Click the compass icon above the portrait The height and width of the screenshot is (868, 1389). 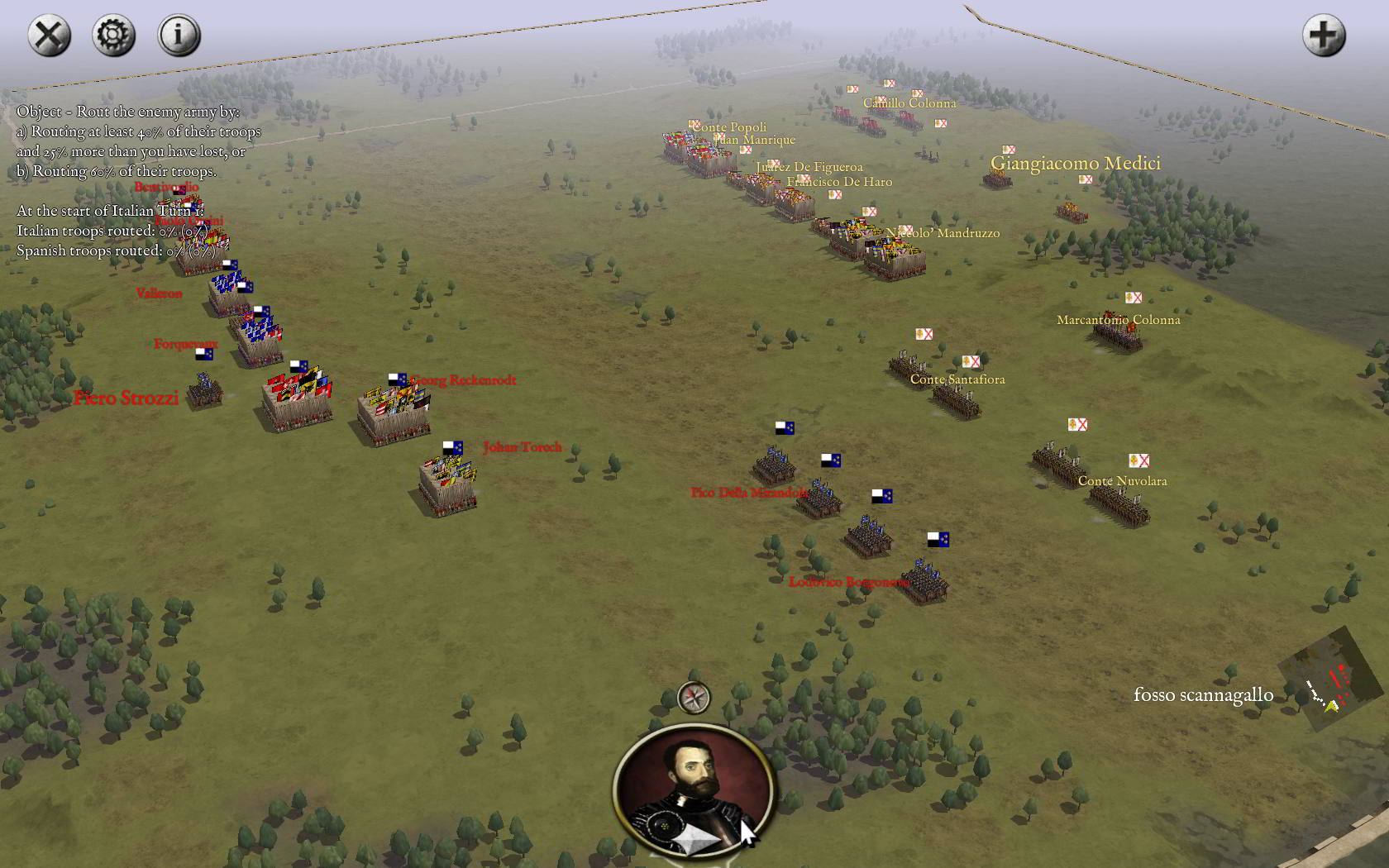694,698
